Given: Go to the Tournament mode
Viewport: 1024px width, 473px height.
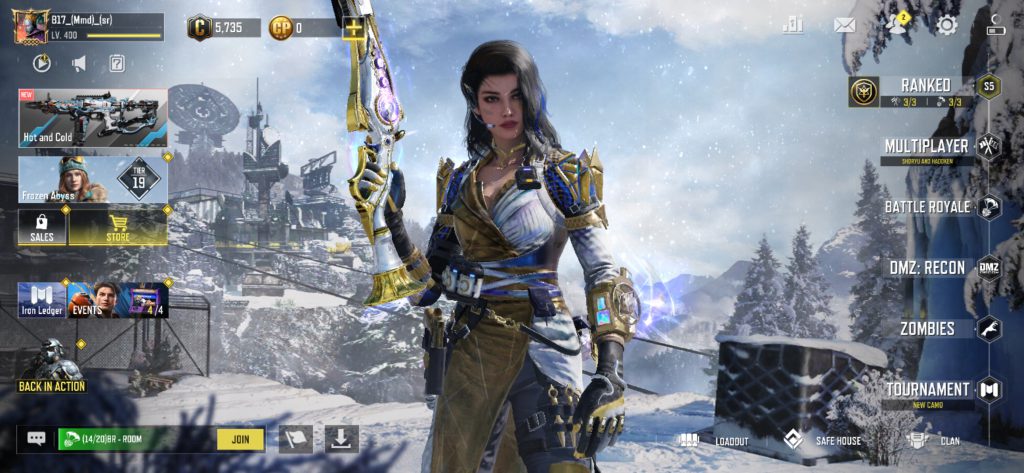Looking at the screenshot, I should click(927, 389).
